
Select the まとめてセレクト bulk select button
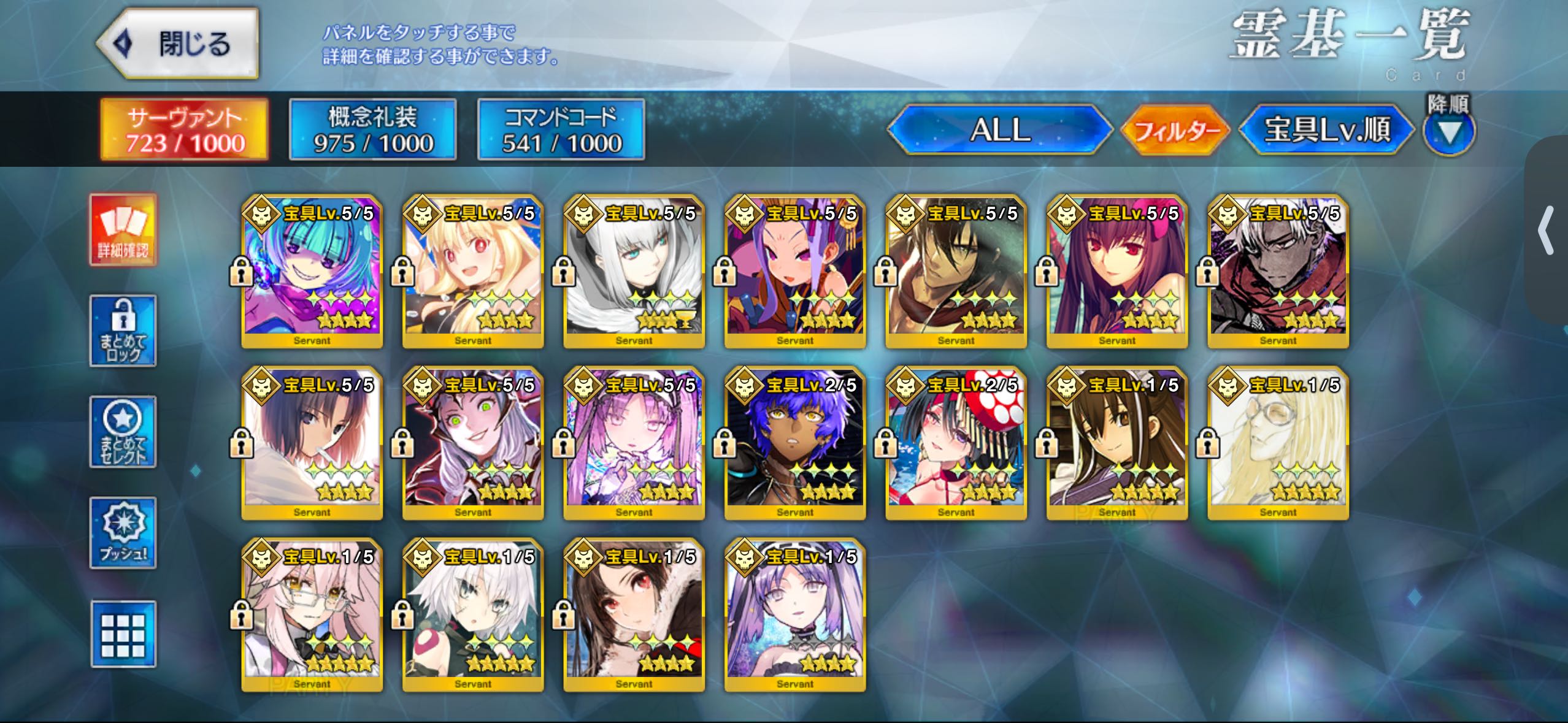(x=123, y=432)
